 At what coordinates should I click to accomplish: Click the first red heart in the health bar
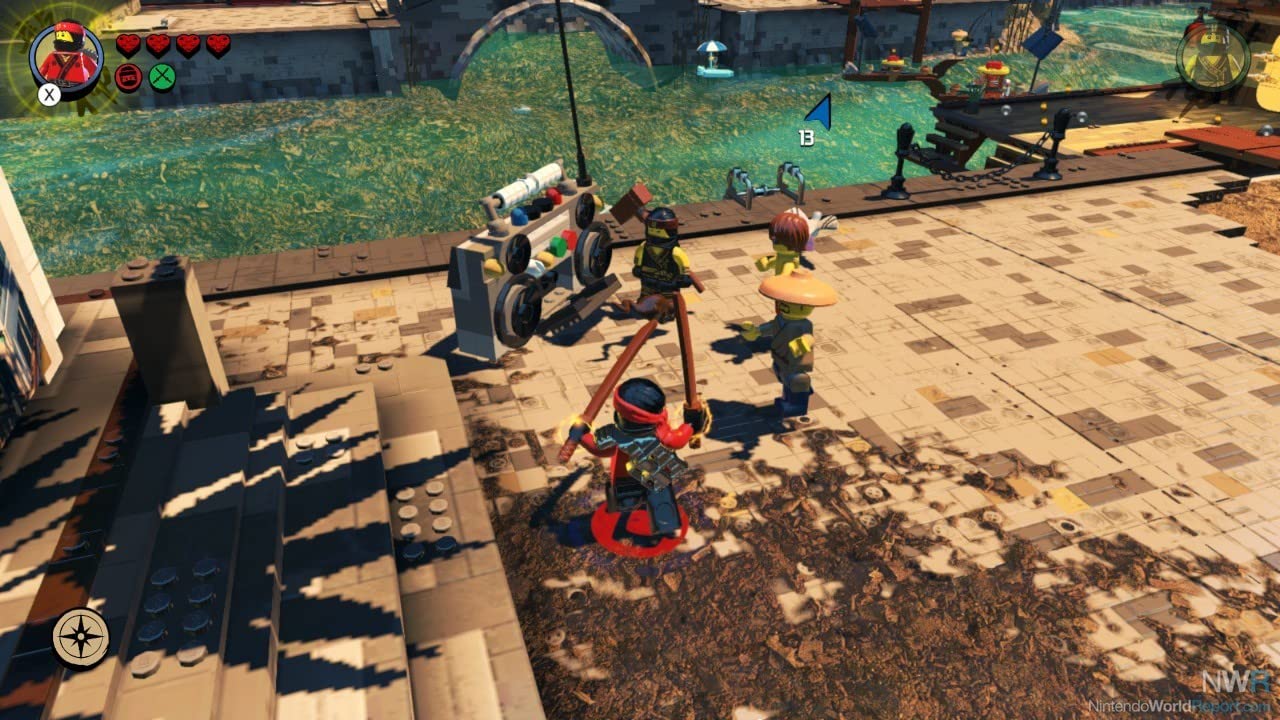pos(128,44)
